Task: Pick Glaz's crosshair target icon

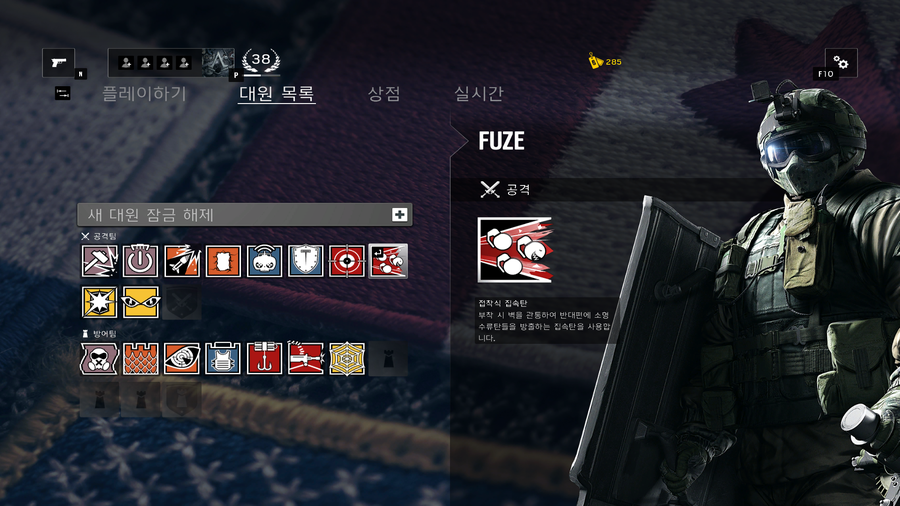Action: (347, 261)
